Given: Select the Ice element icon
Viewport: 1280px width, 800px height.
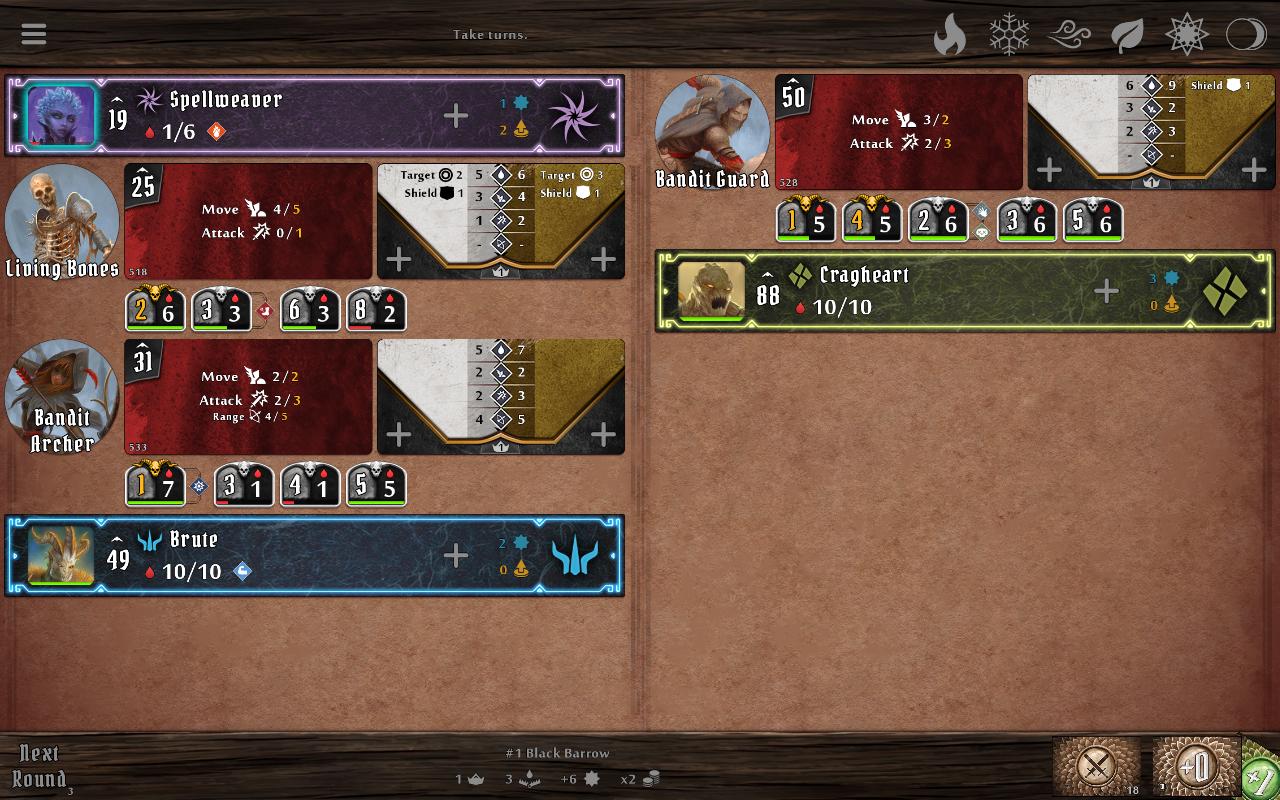Looking at the screenshot, I should tap(1008, 33).
